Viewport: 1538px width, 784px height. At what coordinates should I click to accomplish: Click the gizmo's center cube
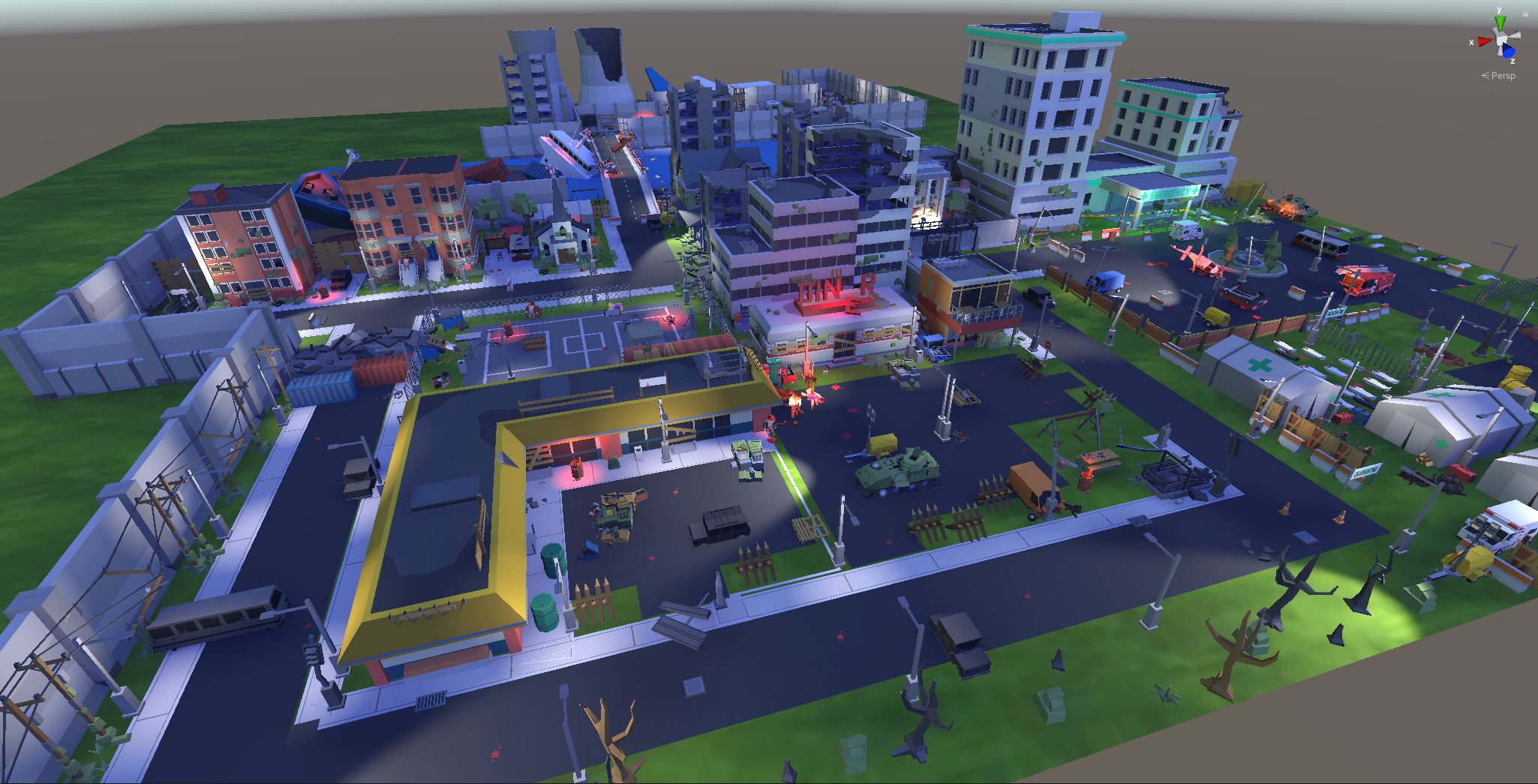[1500, 40]
